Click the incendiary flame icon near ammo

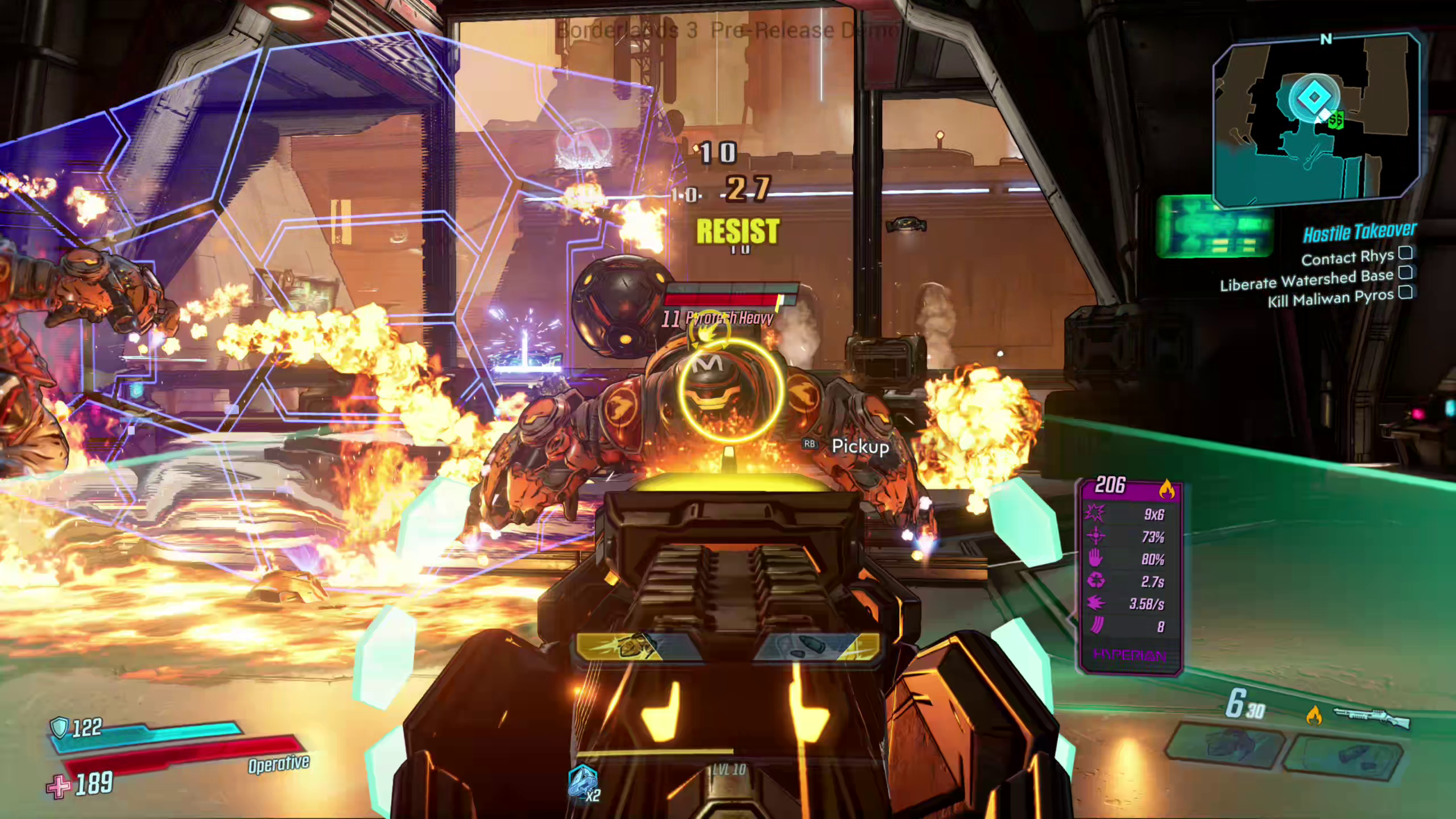(x=1314, y=715)
